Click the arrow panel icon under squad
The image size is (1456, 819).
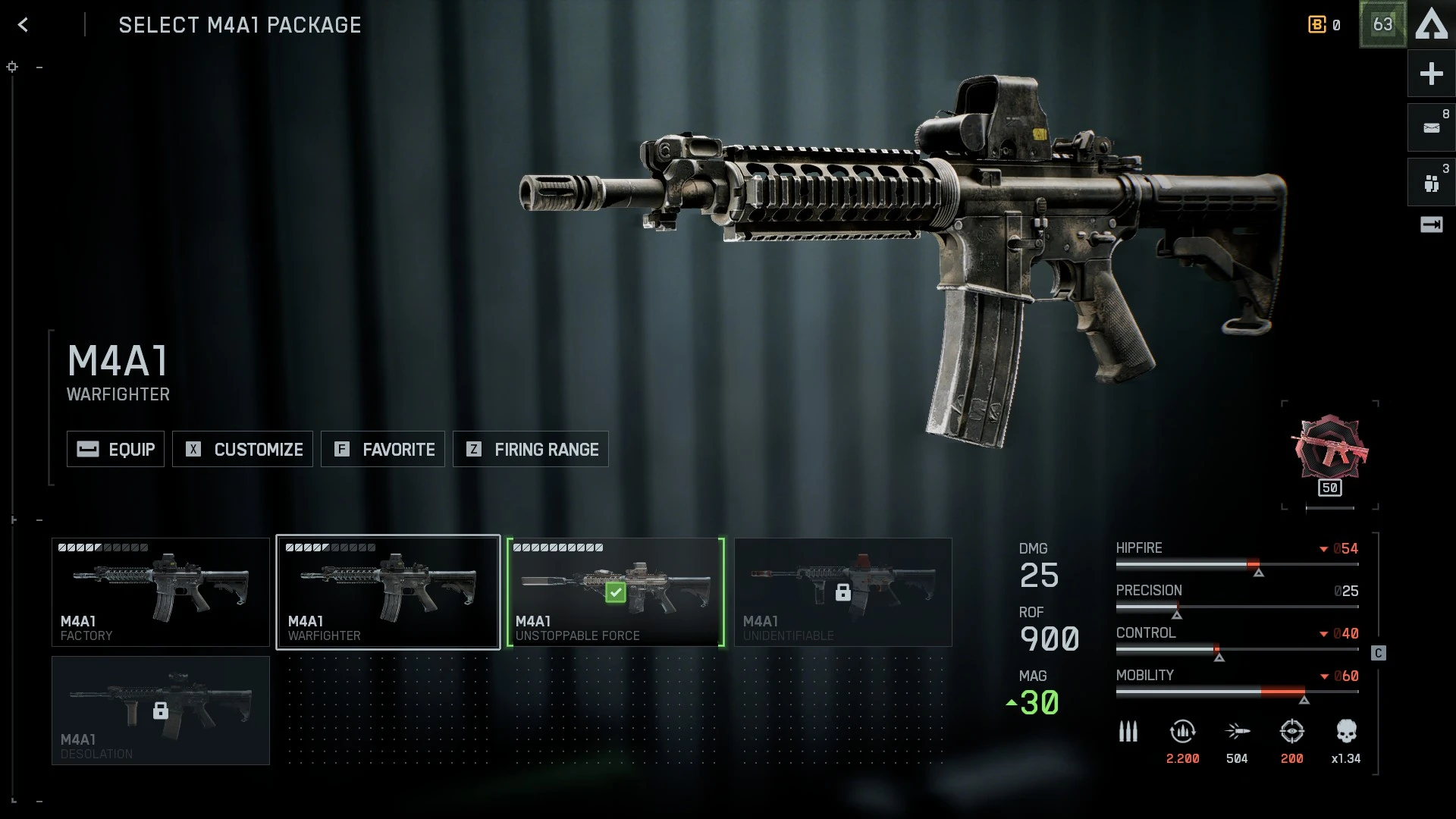tap(1431, 224)
